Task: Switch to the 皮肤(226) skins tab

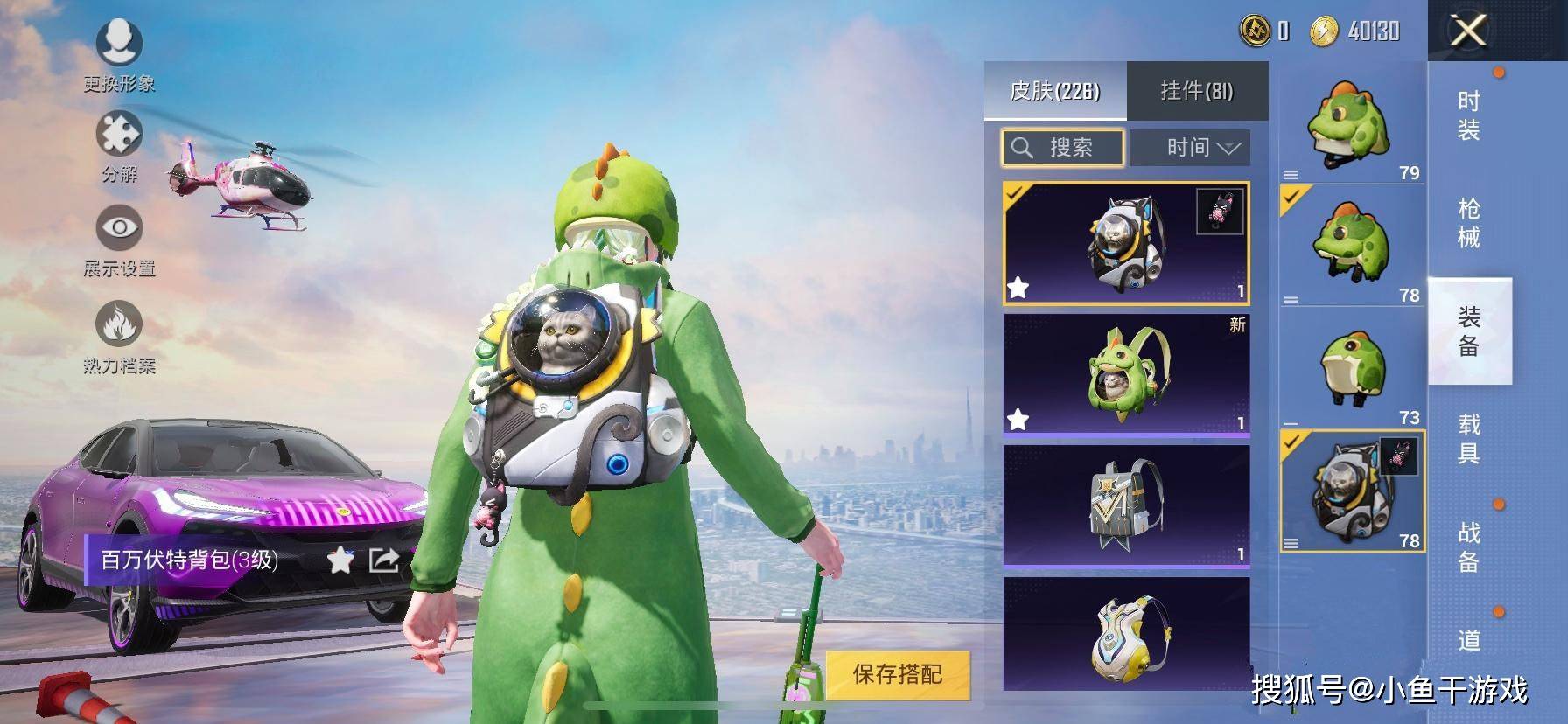Action: tap(1054, 91)
